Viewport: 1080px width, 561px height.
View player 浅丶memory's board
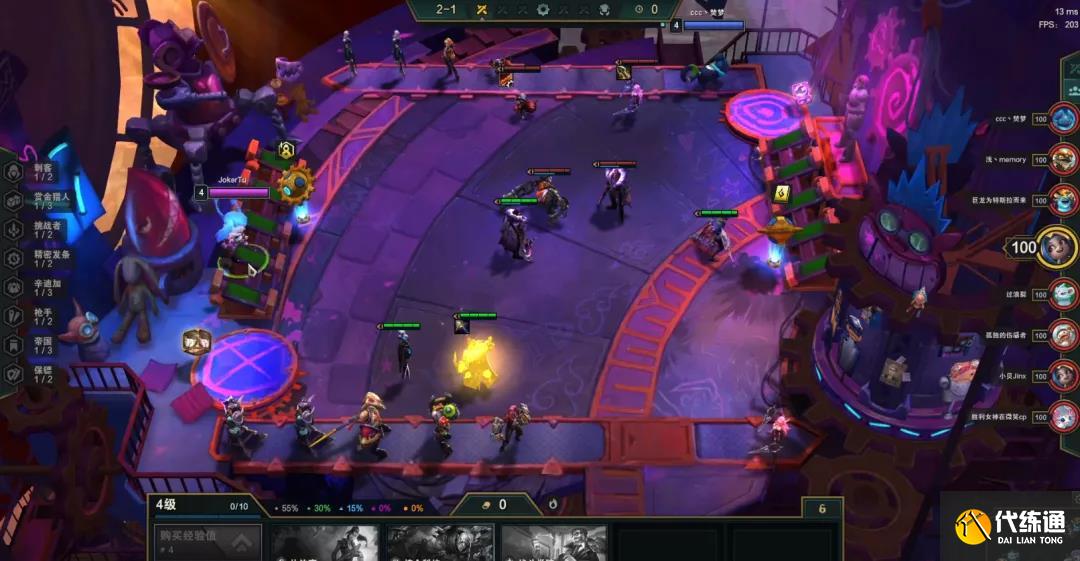pyautogui.click(x=1064, y=160)
